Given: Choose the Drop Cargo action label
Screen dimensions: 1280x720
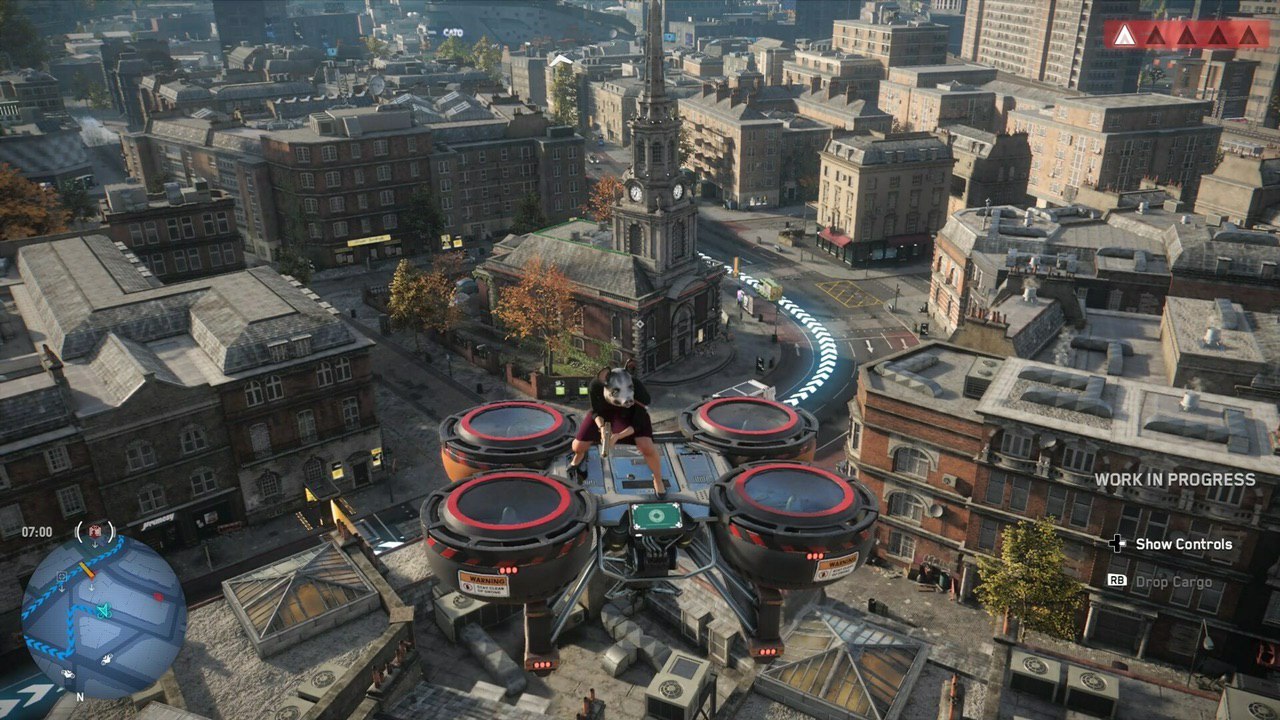Looking at the screenshot, I should (1173, 581).
